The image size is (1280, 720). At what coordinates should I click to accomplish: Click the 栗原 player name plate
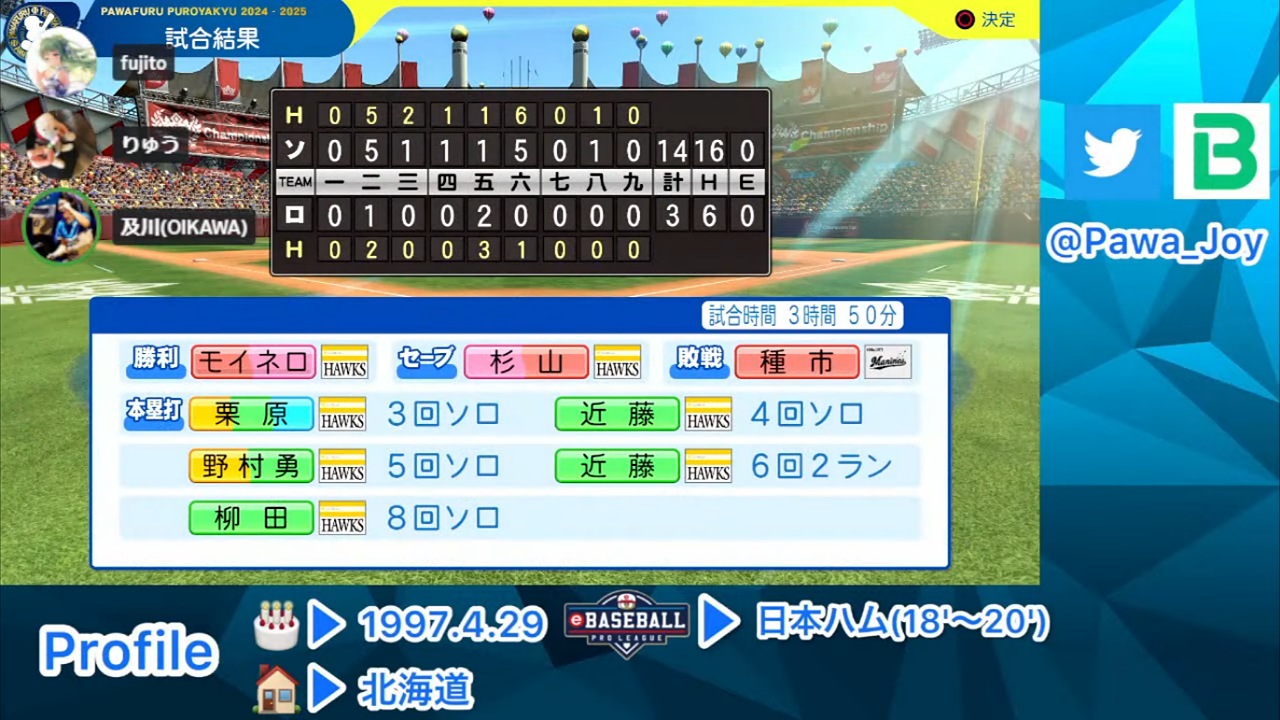point(251,414)
